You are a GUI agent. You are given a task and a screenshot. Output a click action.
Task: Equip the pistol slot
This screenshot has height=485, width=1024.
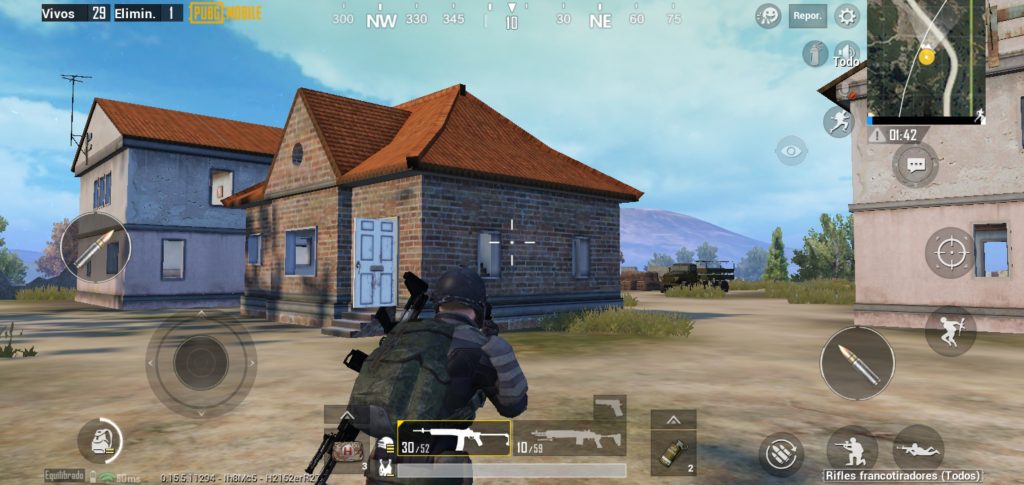(609, 406)
